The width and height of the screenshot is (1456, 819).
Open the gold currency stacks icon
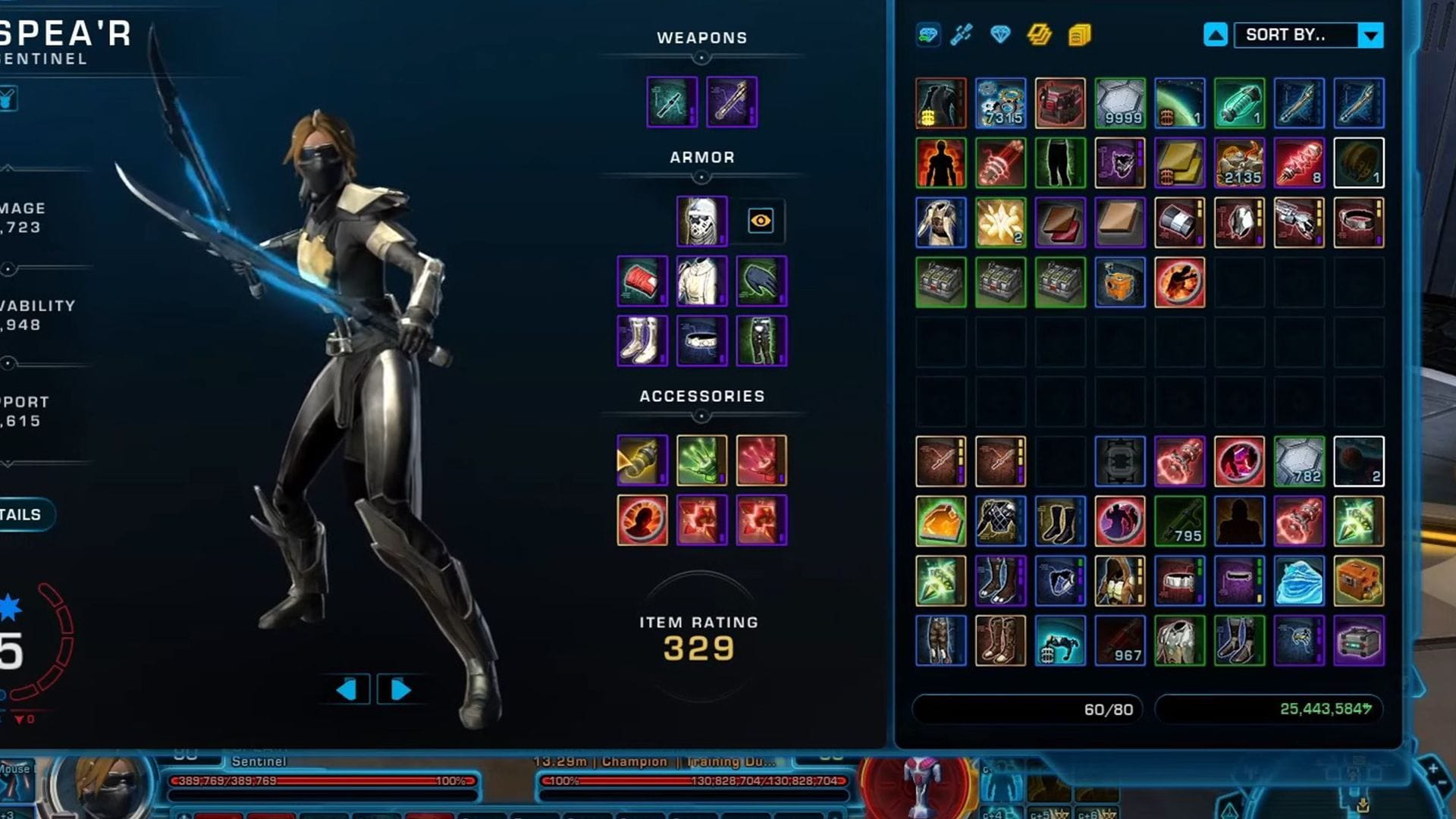click(x=1039, y=35)
